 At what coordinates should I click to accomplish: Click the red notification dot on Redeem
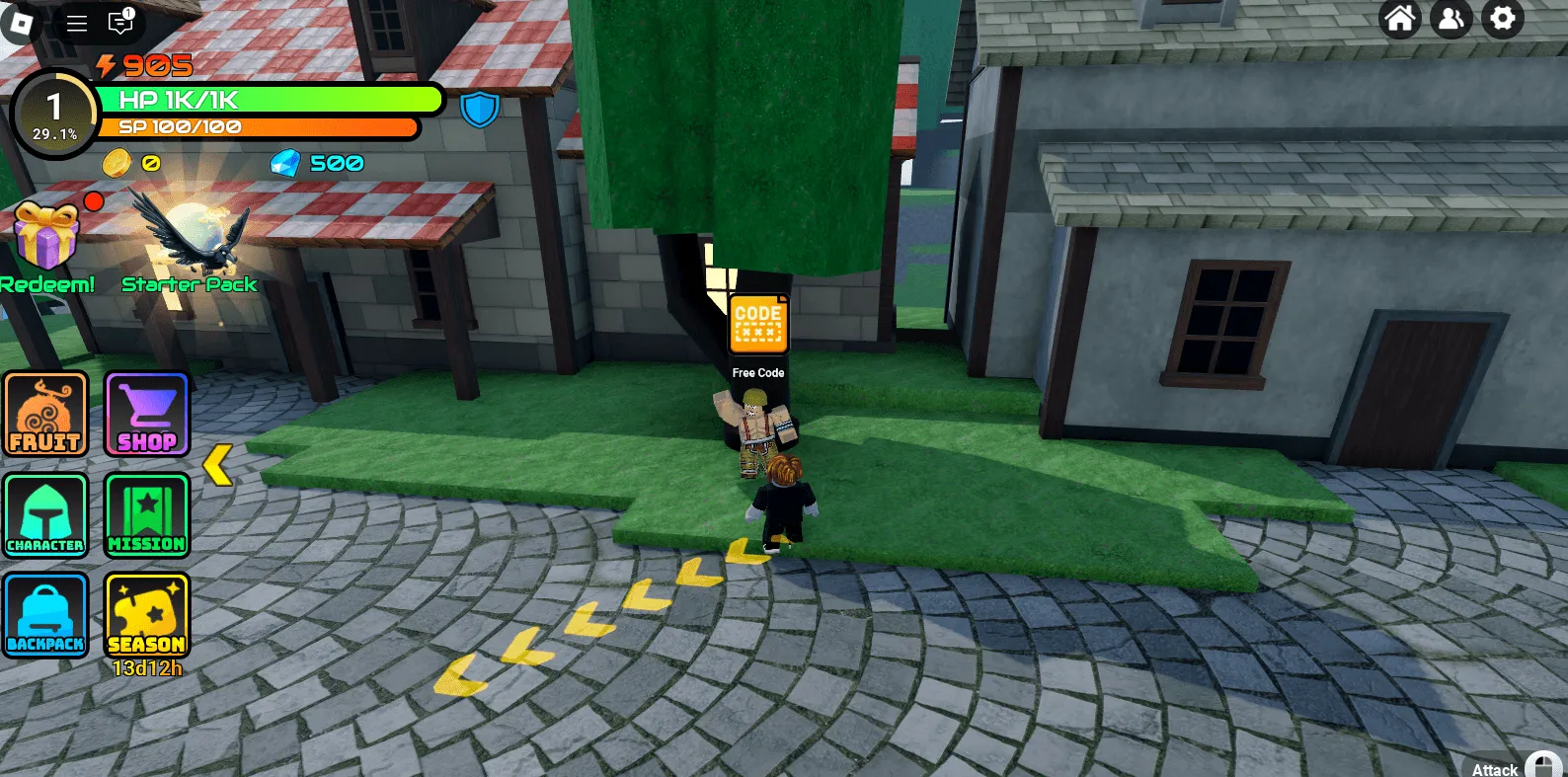pyautogui.click(x=95, y=200)
